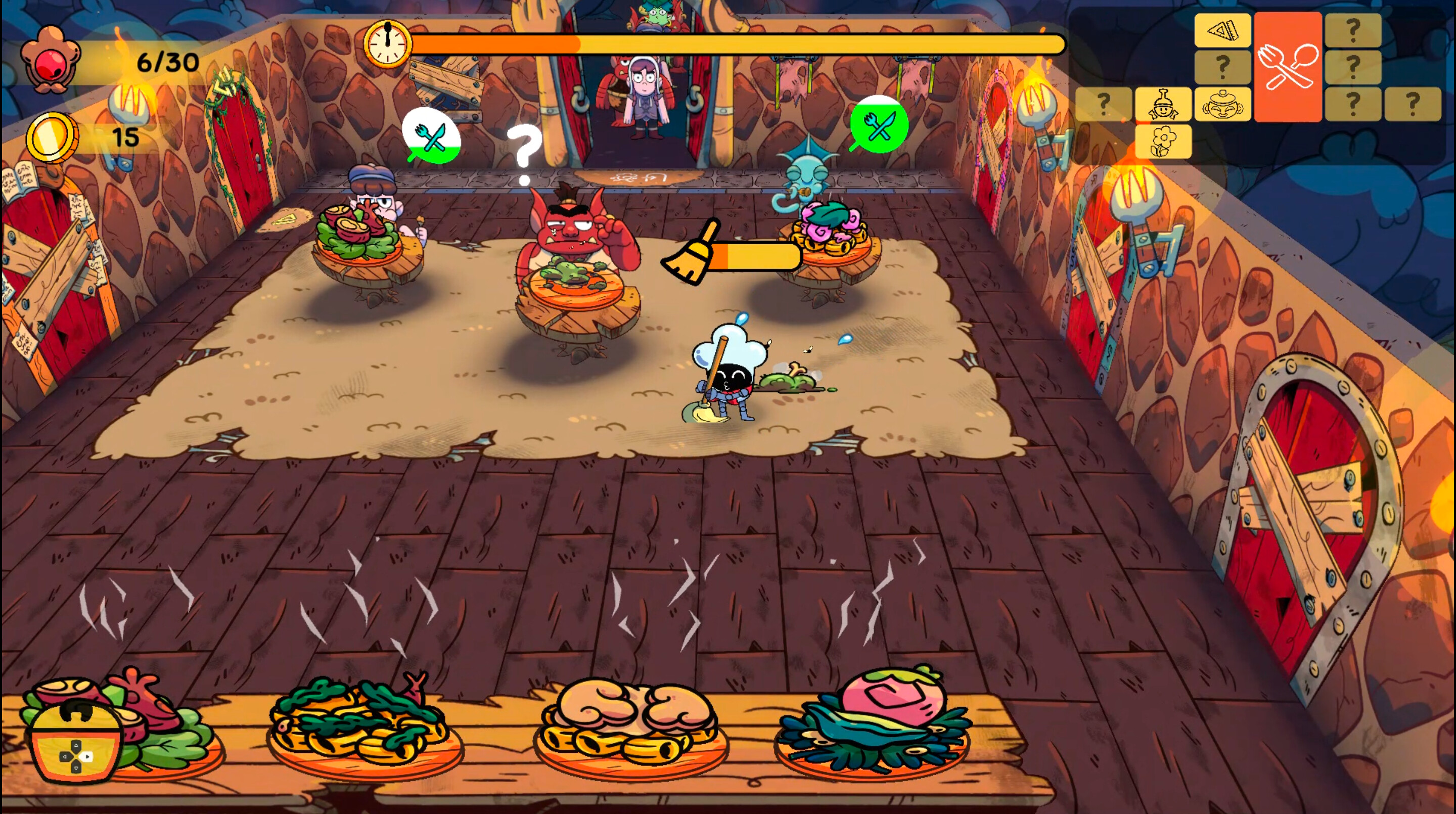Select the samurai character icon
This screenshot has width=1456, height=814.
(1163, 104)
